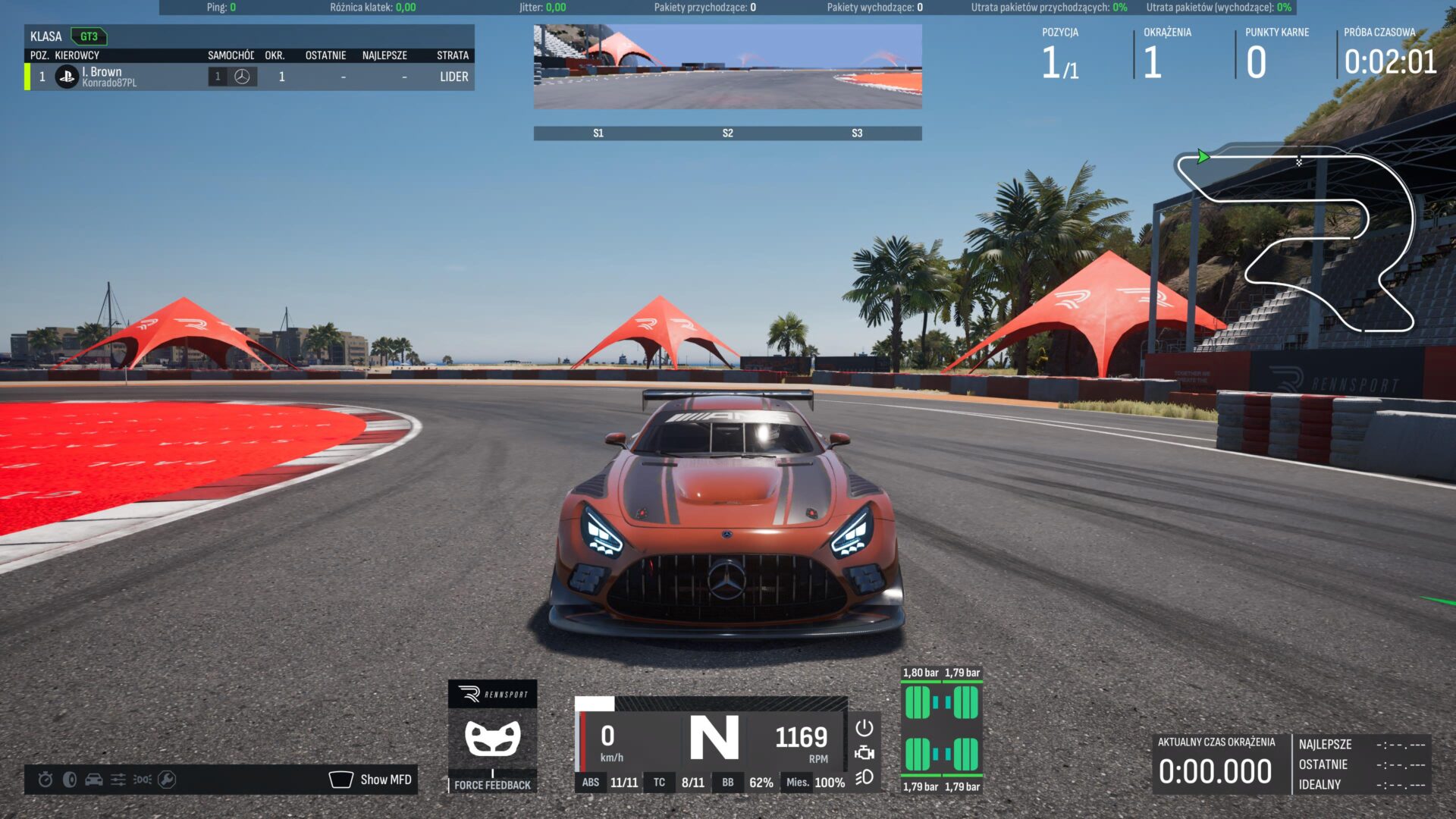Open the wrench repair icon
The height and width of the screenshot is (819, 1456).
[x=167, y=780]
